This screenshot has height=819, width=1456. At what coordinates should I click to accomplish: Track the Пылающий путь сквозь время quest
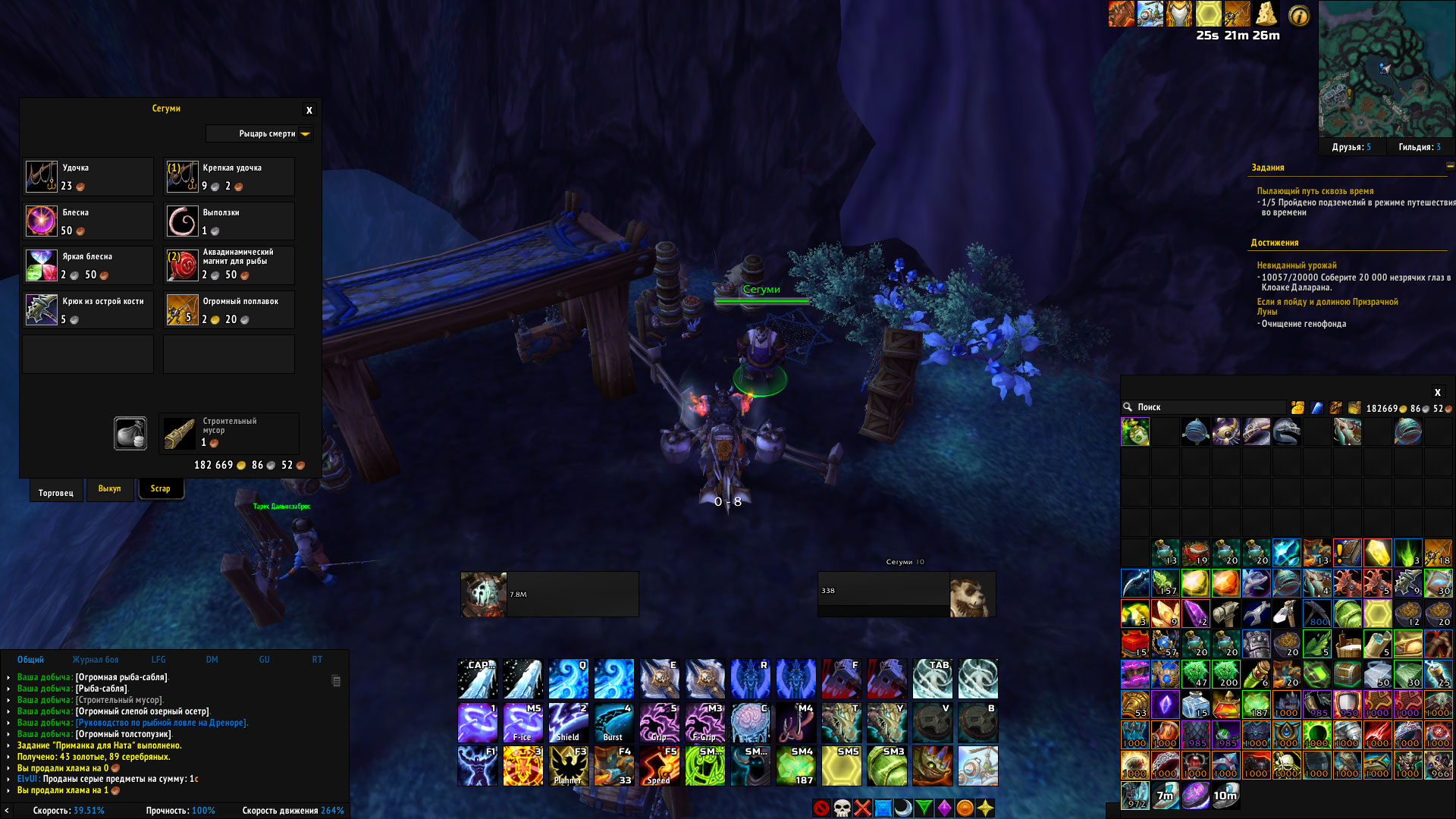pos(1315,191)
